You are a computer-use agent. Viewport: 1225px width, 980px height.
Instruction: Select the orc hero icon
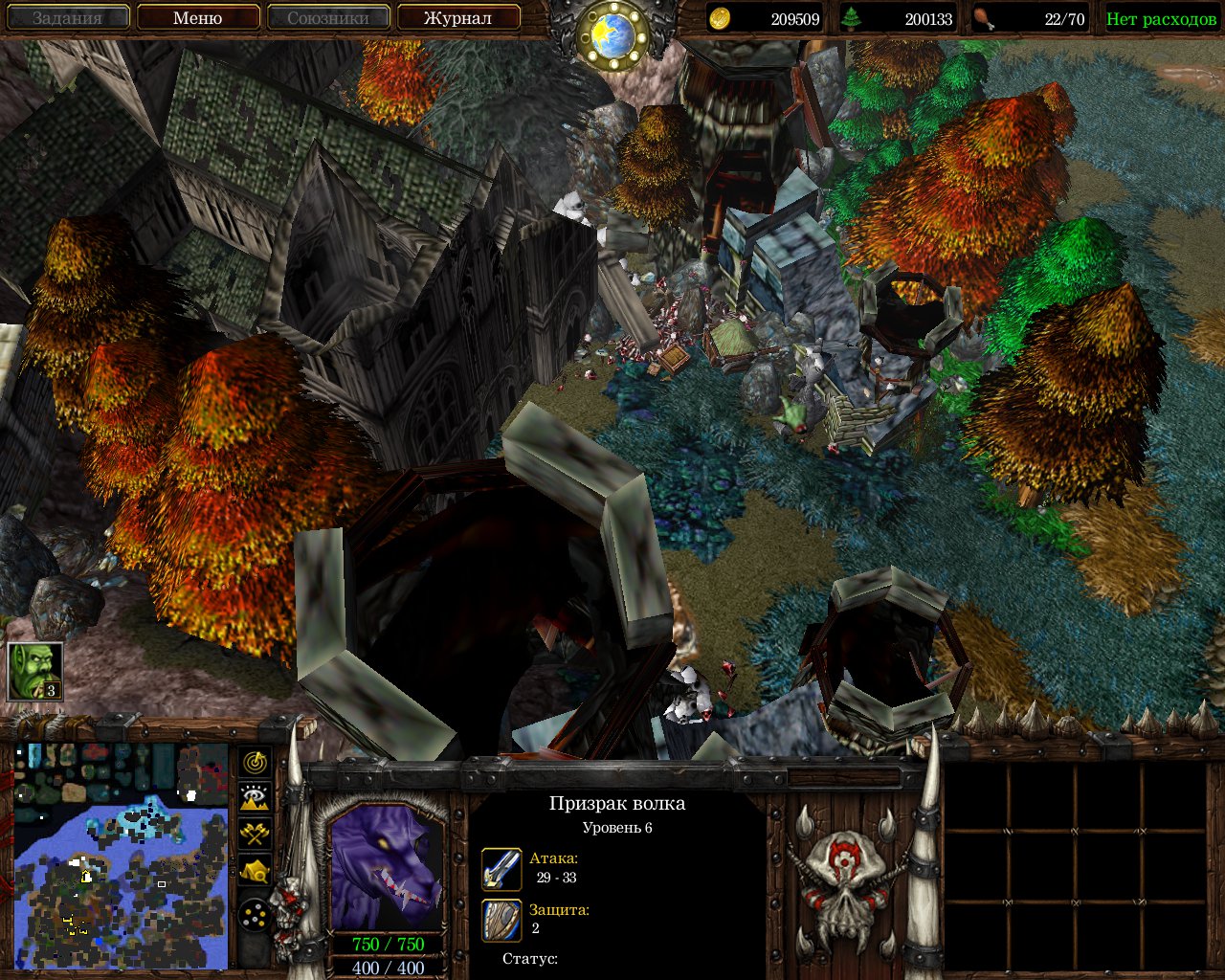(35, 671)
